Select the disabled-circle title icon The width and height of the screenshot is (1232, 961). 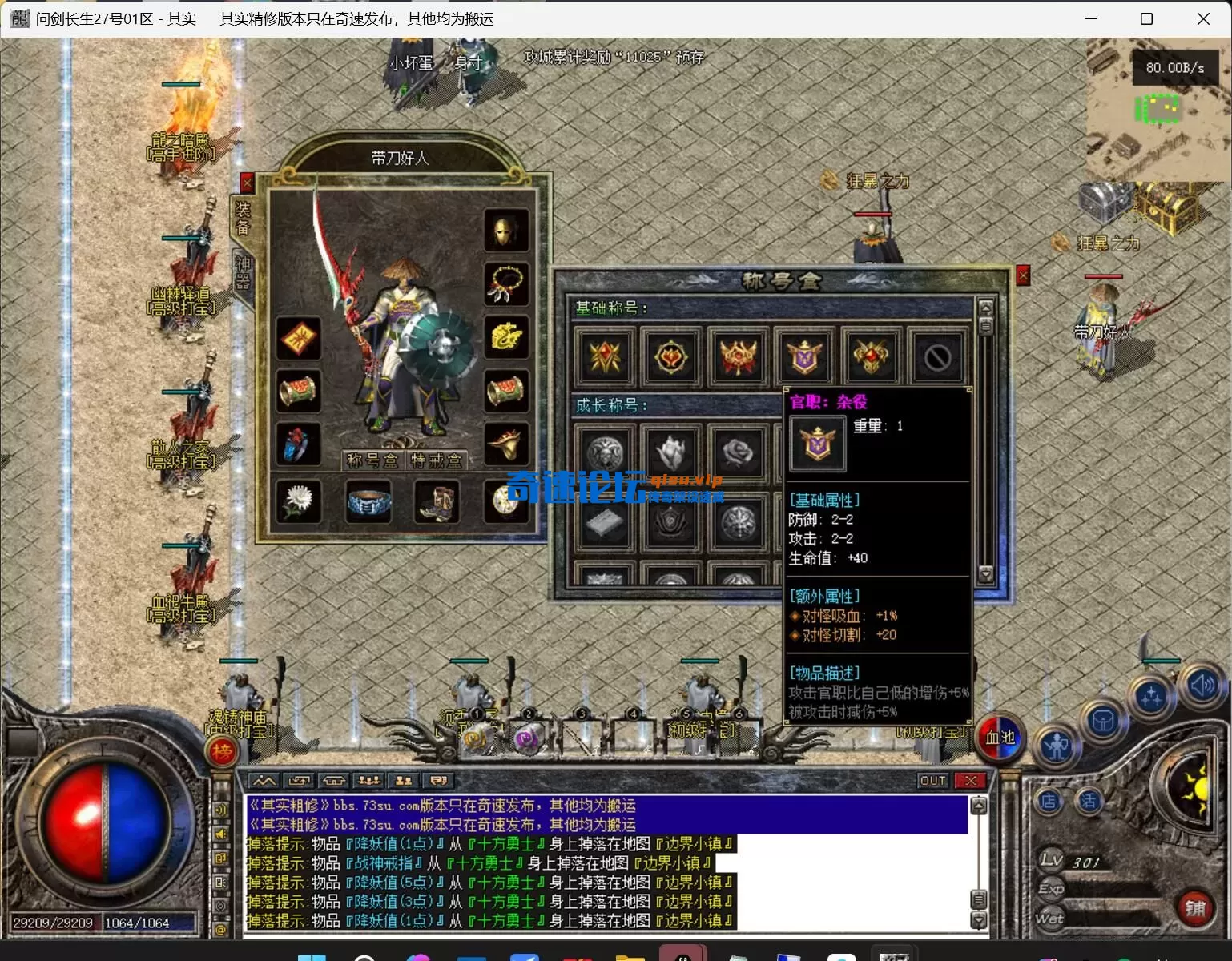(937, 357)
